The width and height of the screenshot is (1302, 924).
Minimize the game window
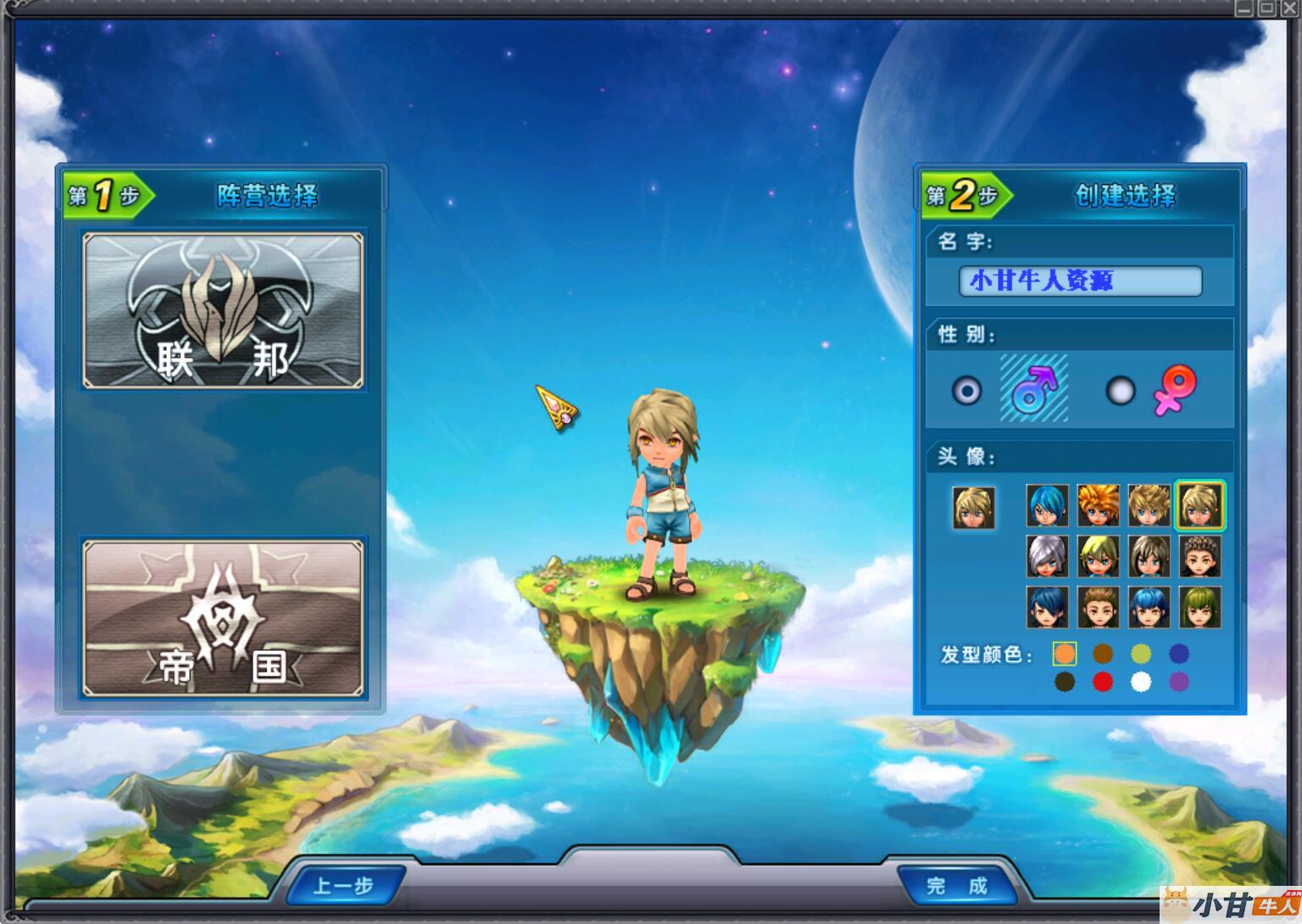(1244, 8)
